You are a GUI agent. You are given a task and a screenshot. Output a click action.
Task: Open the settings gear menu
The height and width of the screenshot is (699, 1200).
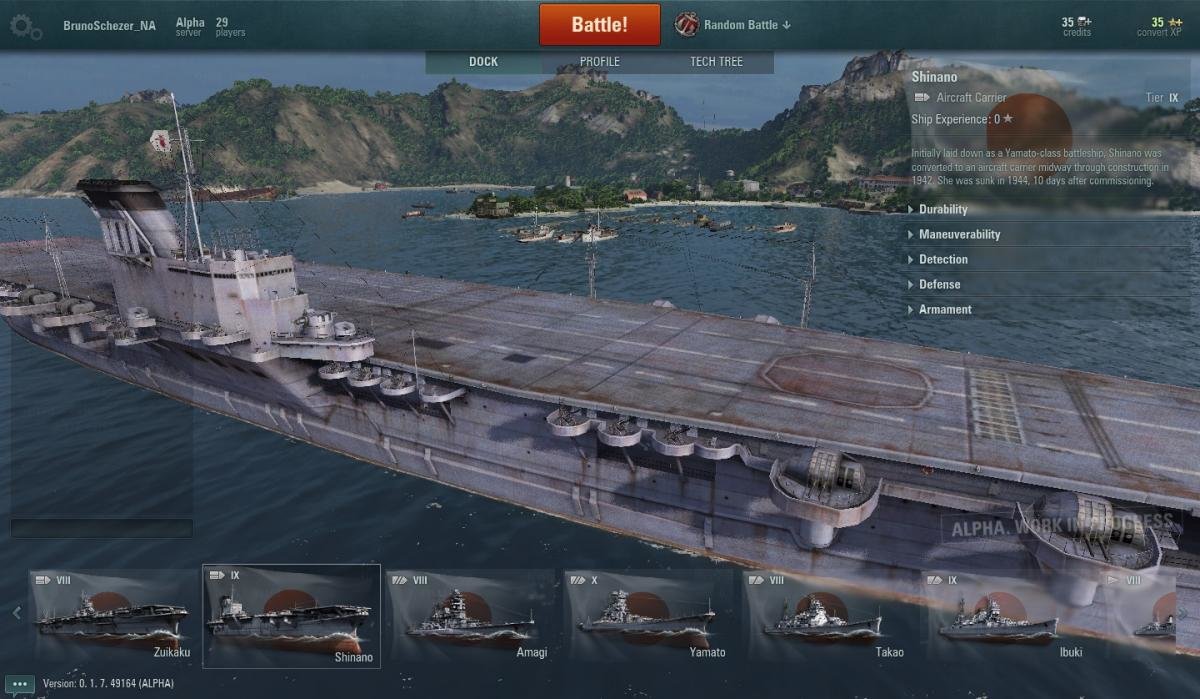26,26
